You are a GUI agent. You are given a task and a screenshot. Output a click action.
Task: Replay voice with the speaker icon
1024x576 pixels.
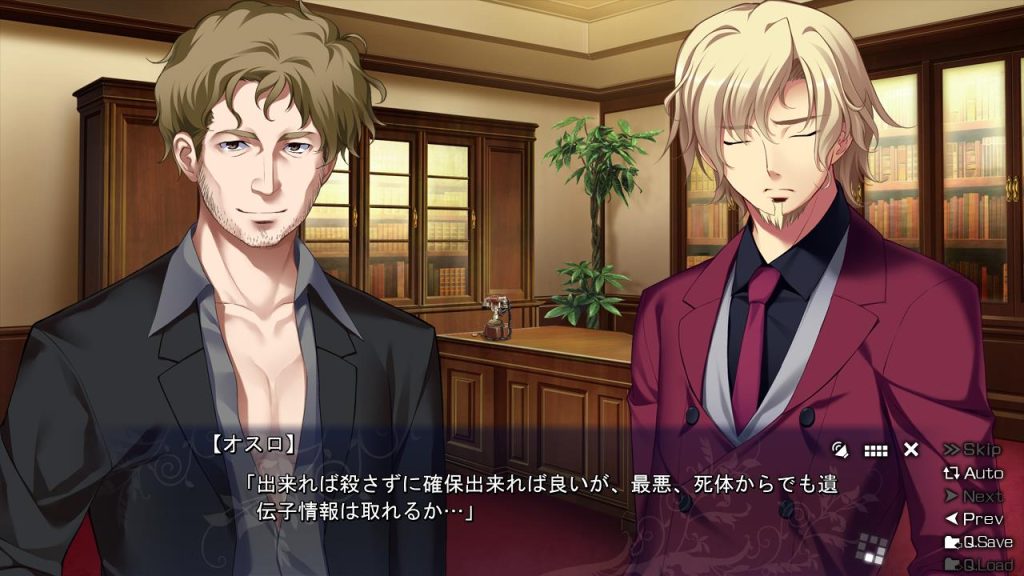(841, 450)
